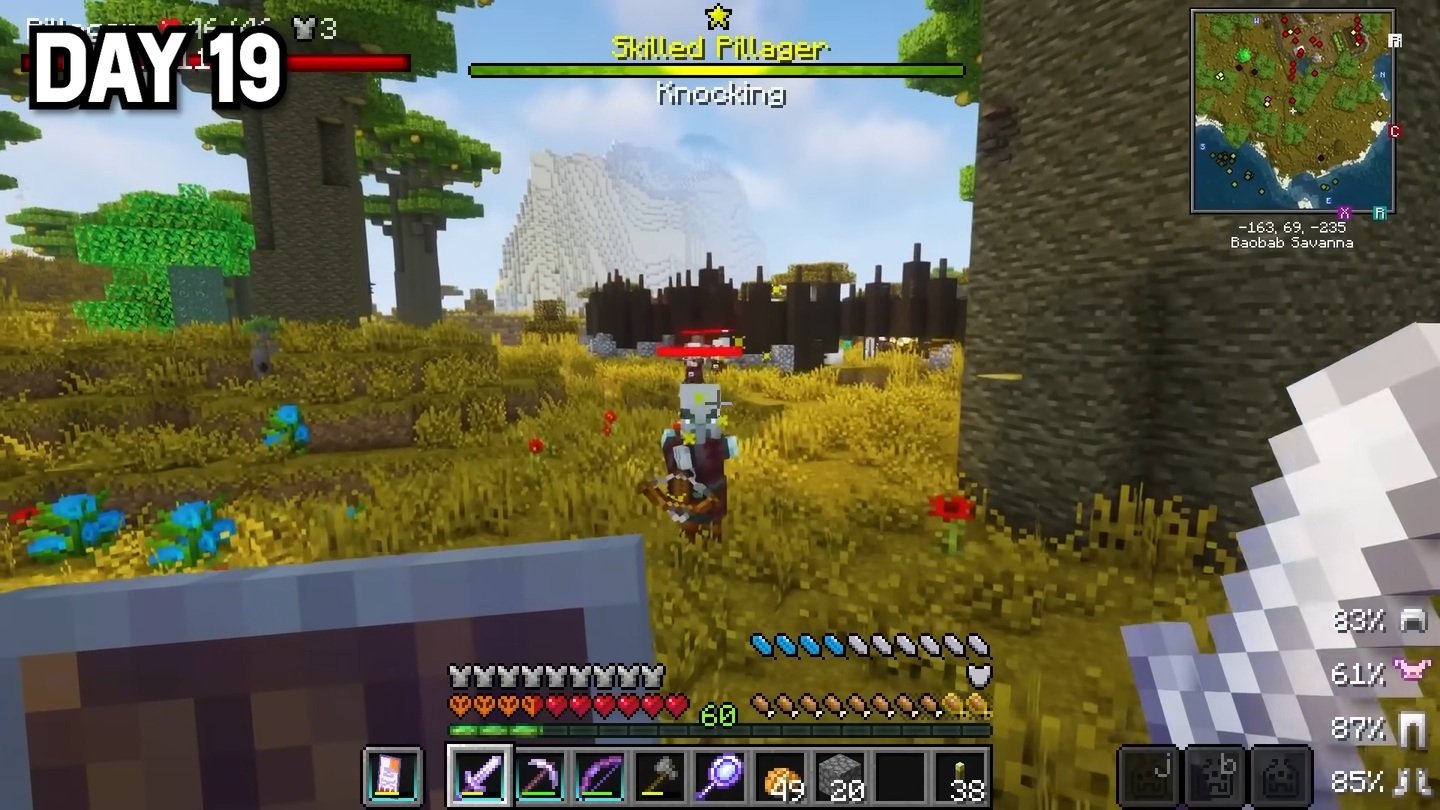The width and height of the screenshot is (1440, 810).
Task: Select the purple sword hotbar slot
Action: pos(480,776)
